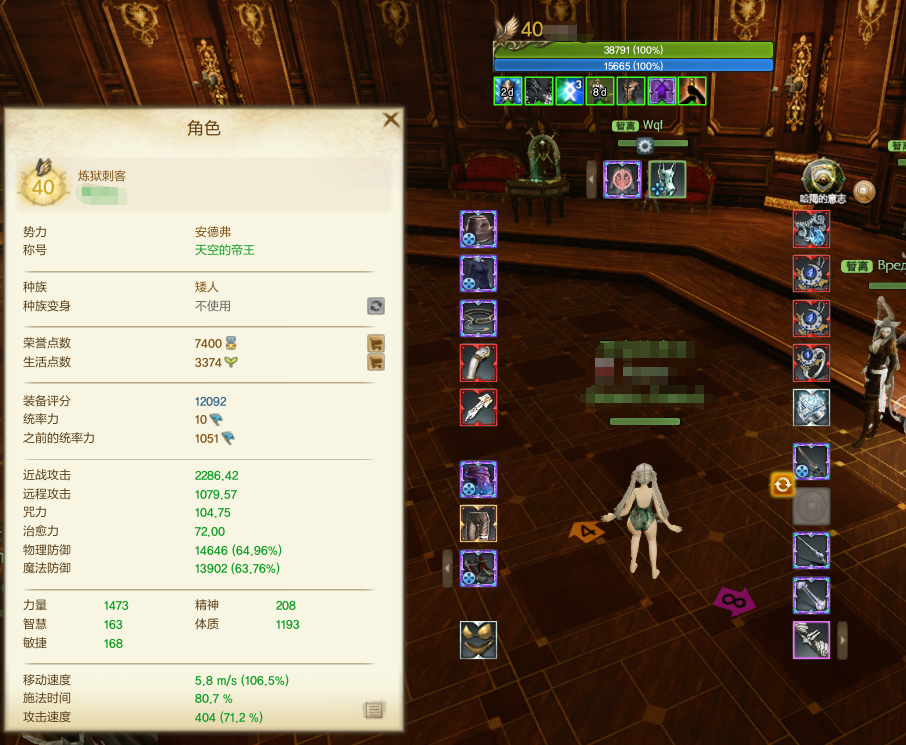The height and width of the screenshot is (745, 906).
Task: Close the 角色 character window
Action: (x=391, y=120)
